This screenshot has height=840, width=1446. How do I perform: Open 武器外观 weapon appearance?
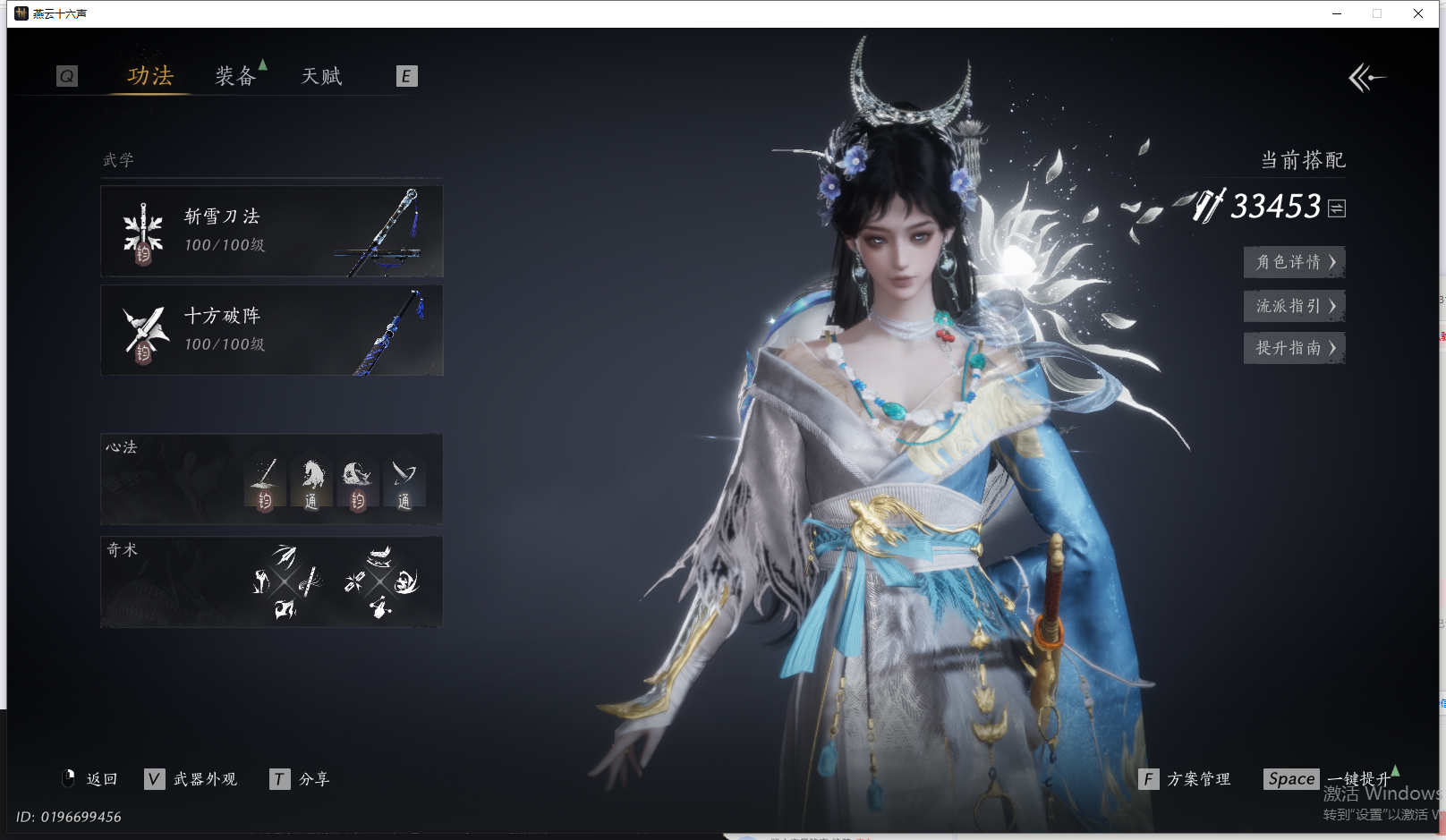point(191,779)
